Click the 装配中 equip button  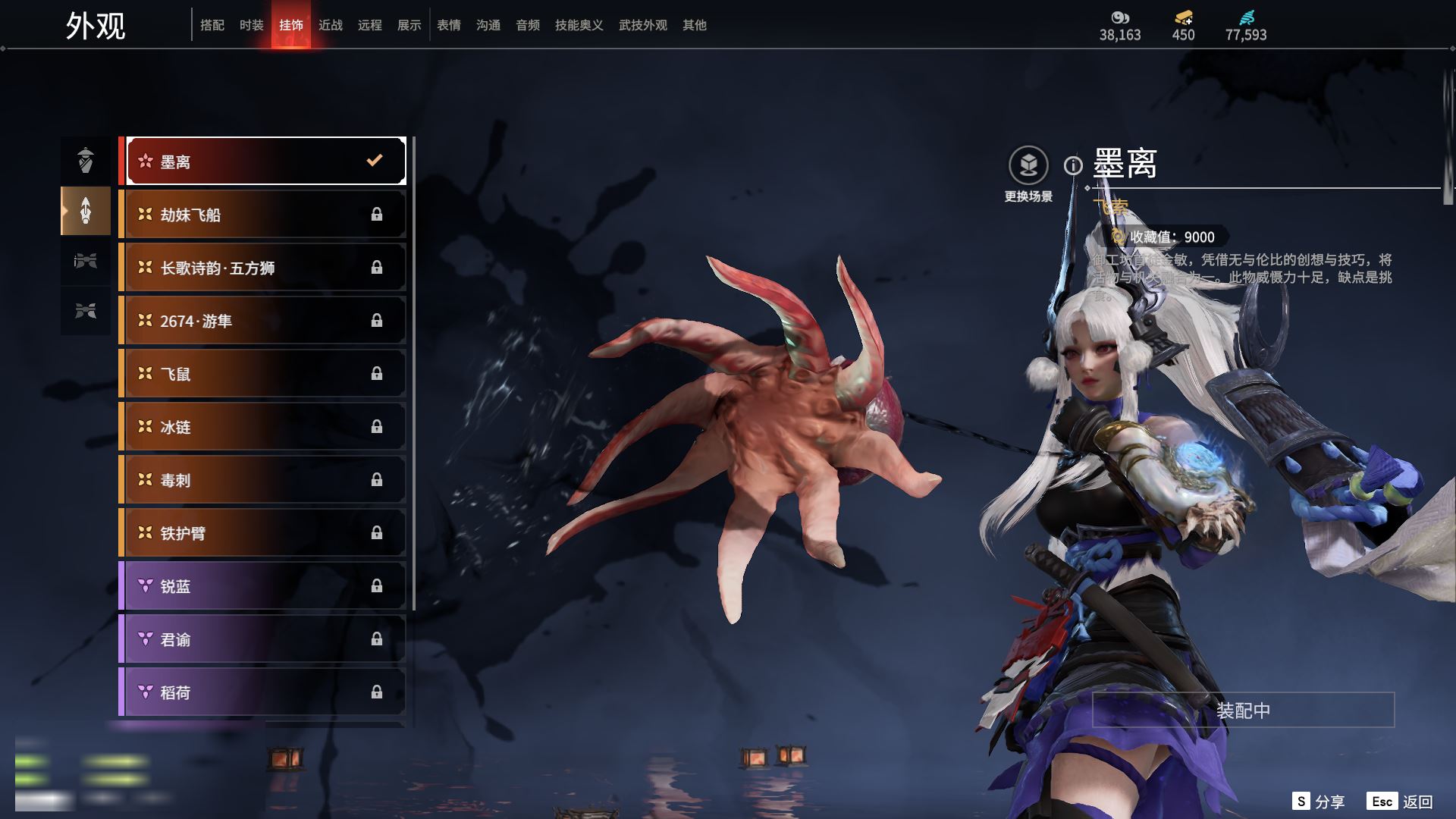(x=1243, y=711)
